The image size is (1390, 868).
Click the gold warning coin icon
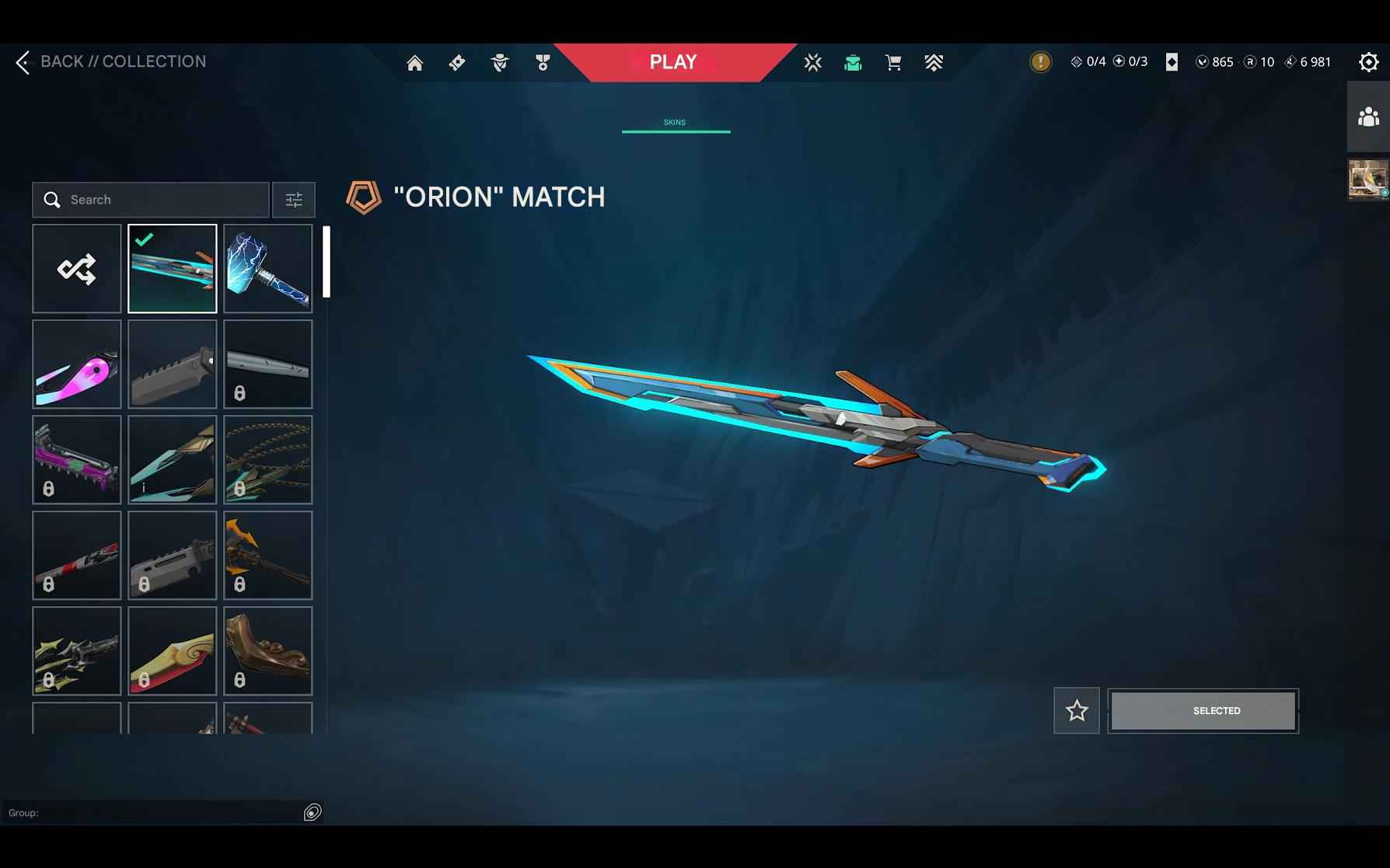click(1039, 61)
